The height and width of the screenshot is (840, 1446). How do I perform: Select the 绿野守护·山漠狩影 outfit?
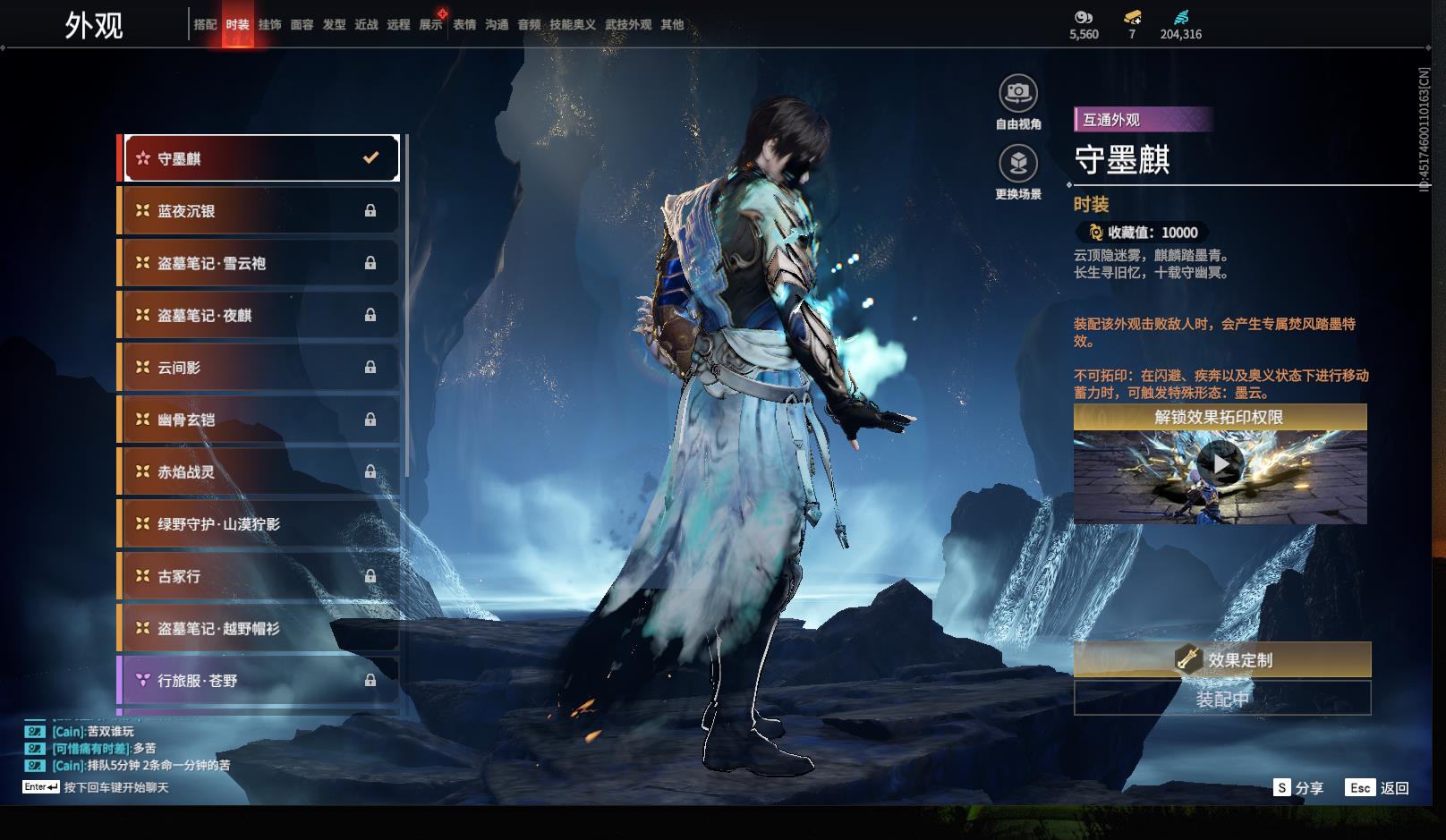[260, 524]
